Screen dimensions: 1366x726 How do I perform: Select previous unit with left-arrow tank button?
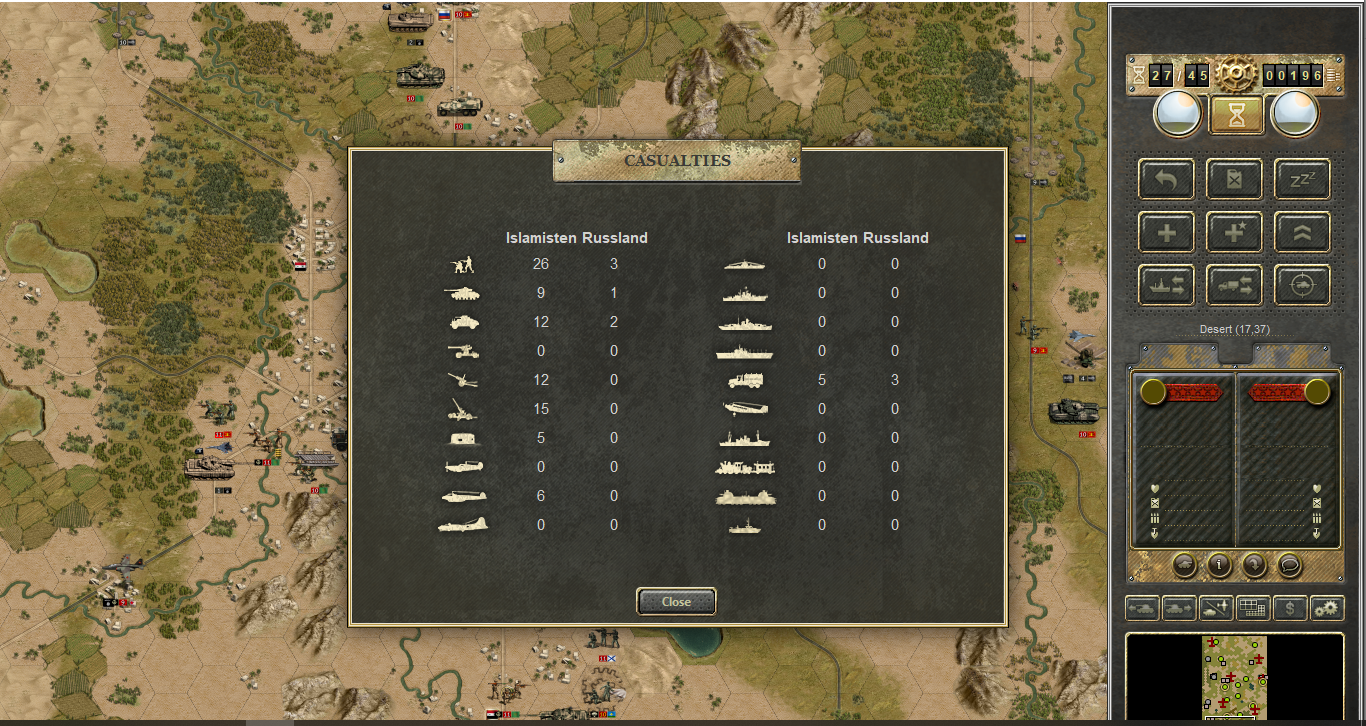point(1143,608)
